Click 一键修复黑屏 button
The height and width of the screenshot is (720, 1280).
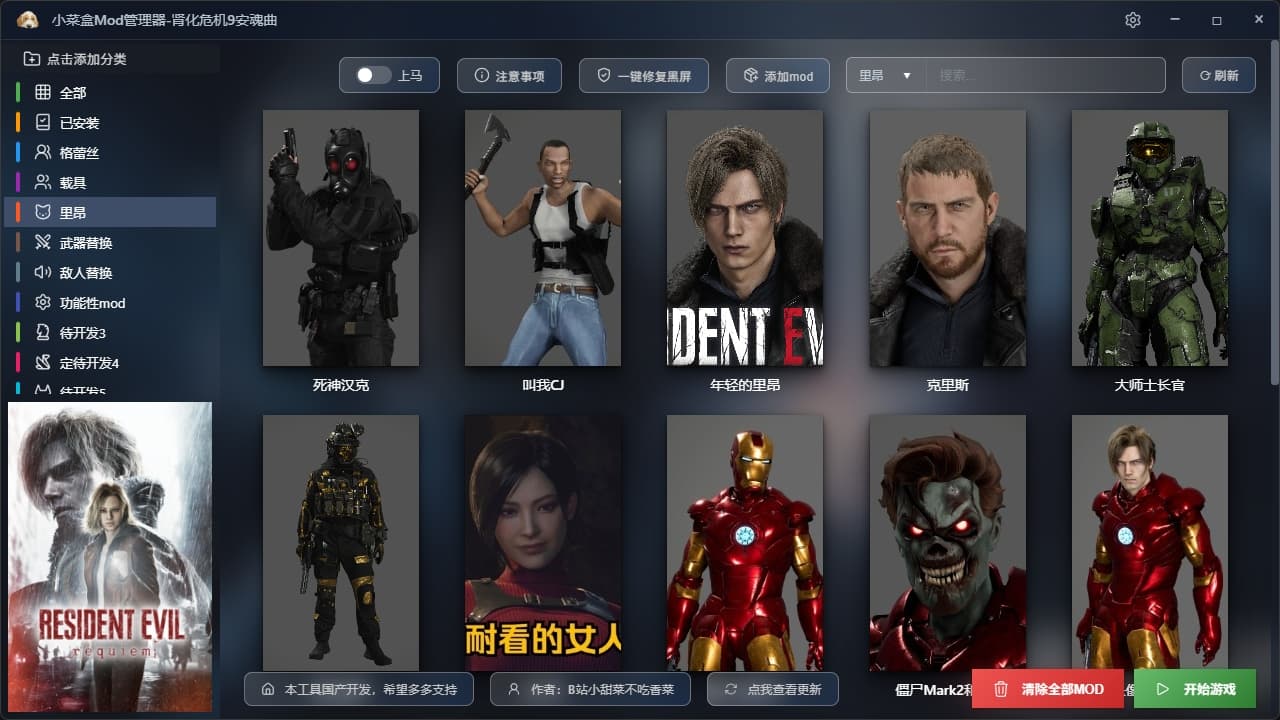click(x=643, y=76)
